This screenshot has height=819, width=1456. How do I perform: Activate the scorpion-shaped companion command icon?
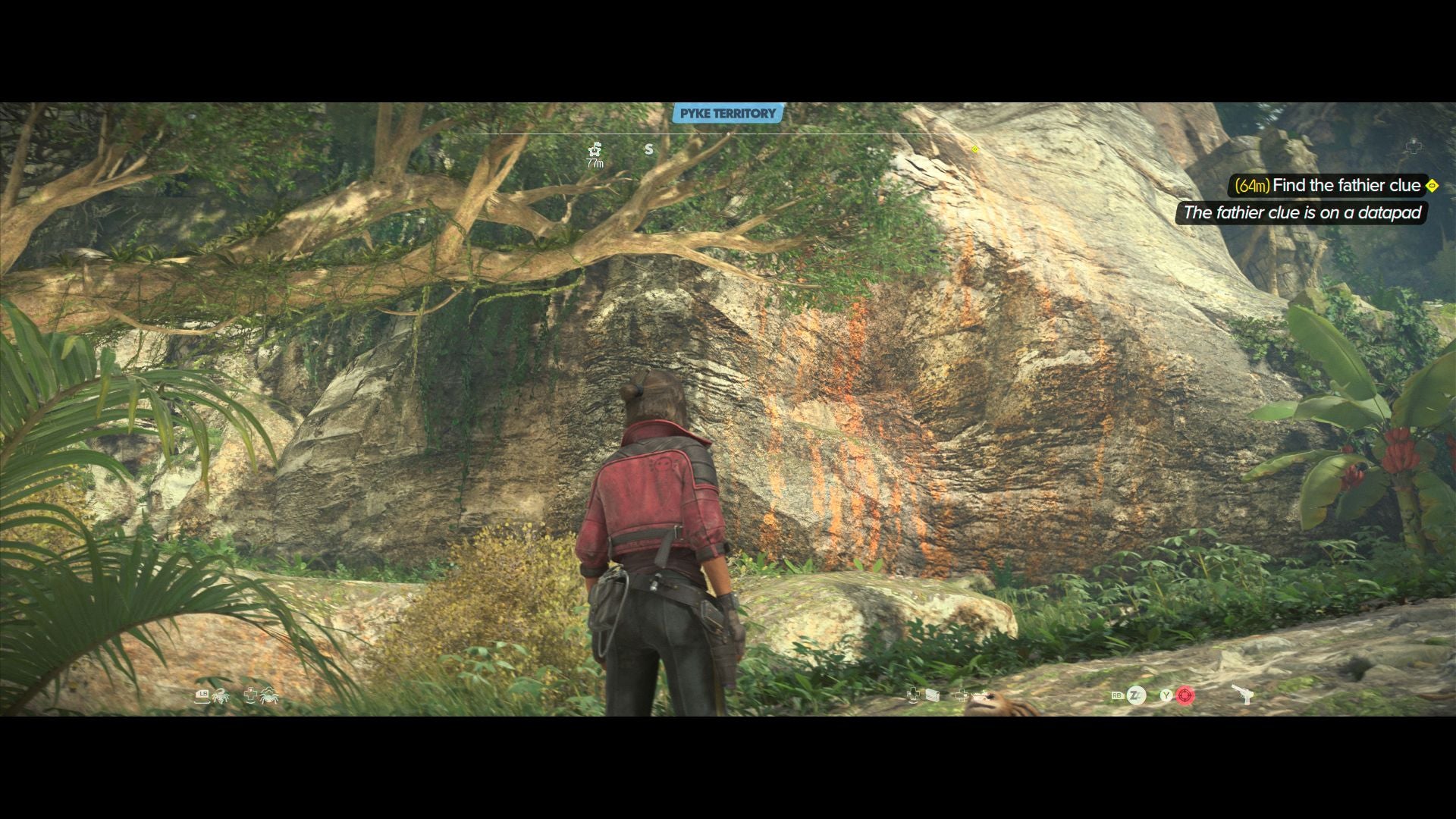(221, 695)
